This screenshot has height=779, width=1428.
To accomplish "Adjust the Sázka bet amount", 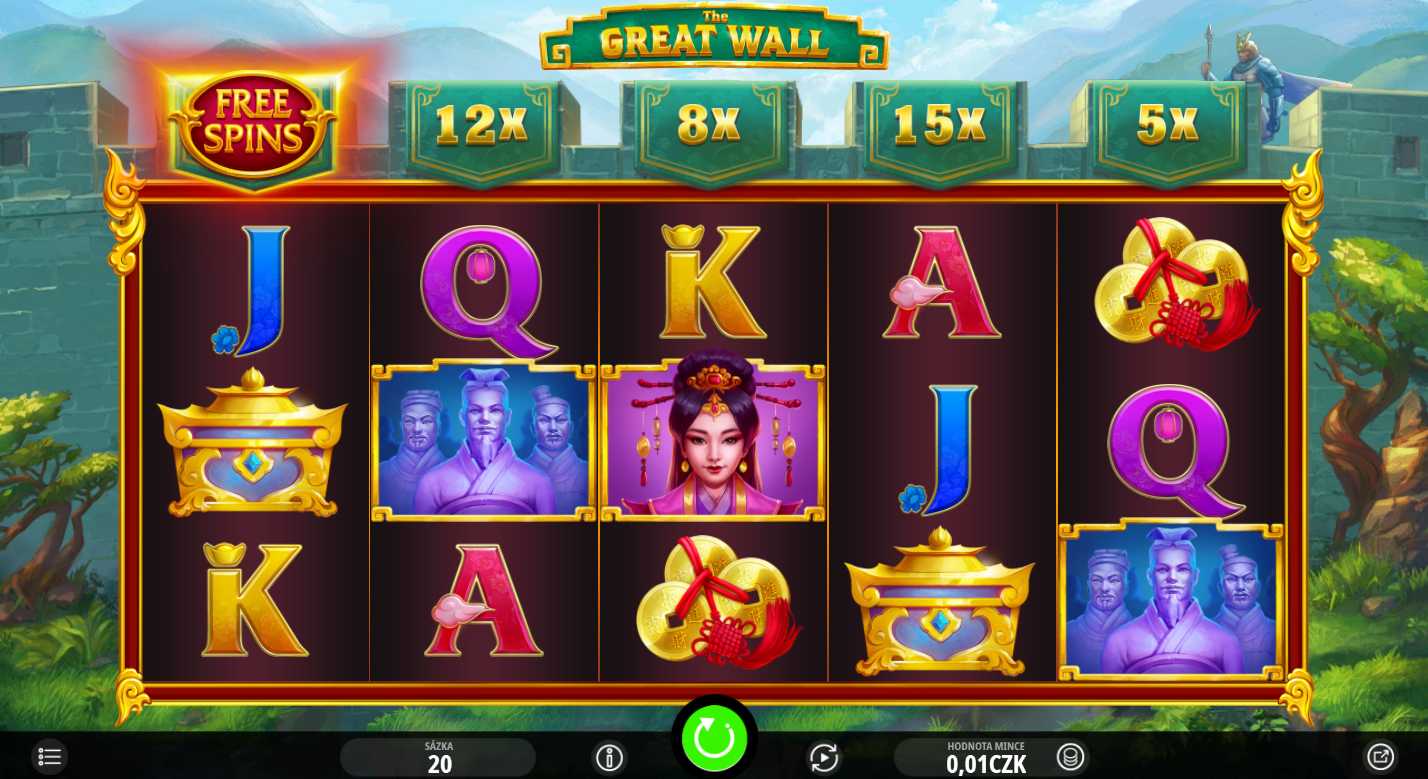I will coord(439,759).
